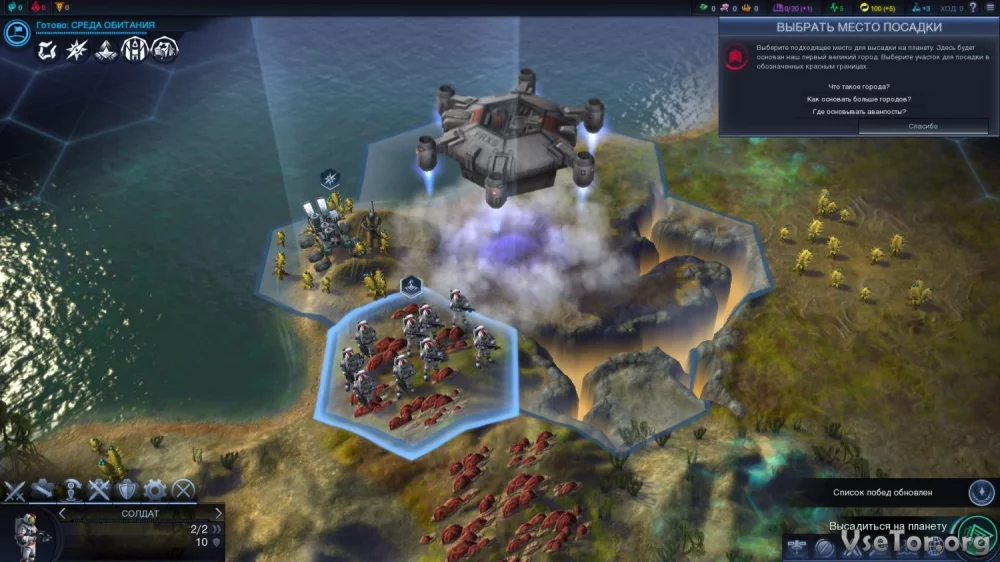Switch to the next unit with right arrow
This screenshot has width=1000, height=562.
coord(217,513)
